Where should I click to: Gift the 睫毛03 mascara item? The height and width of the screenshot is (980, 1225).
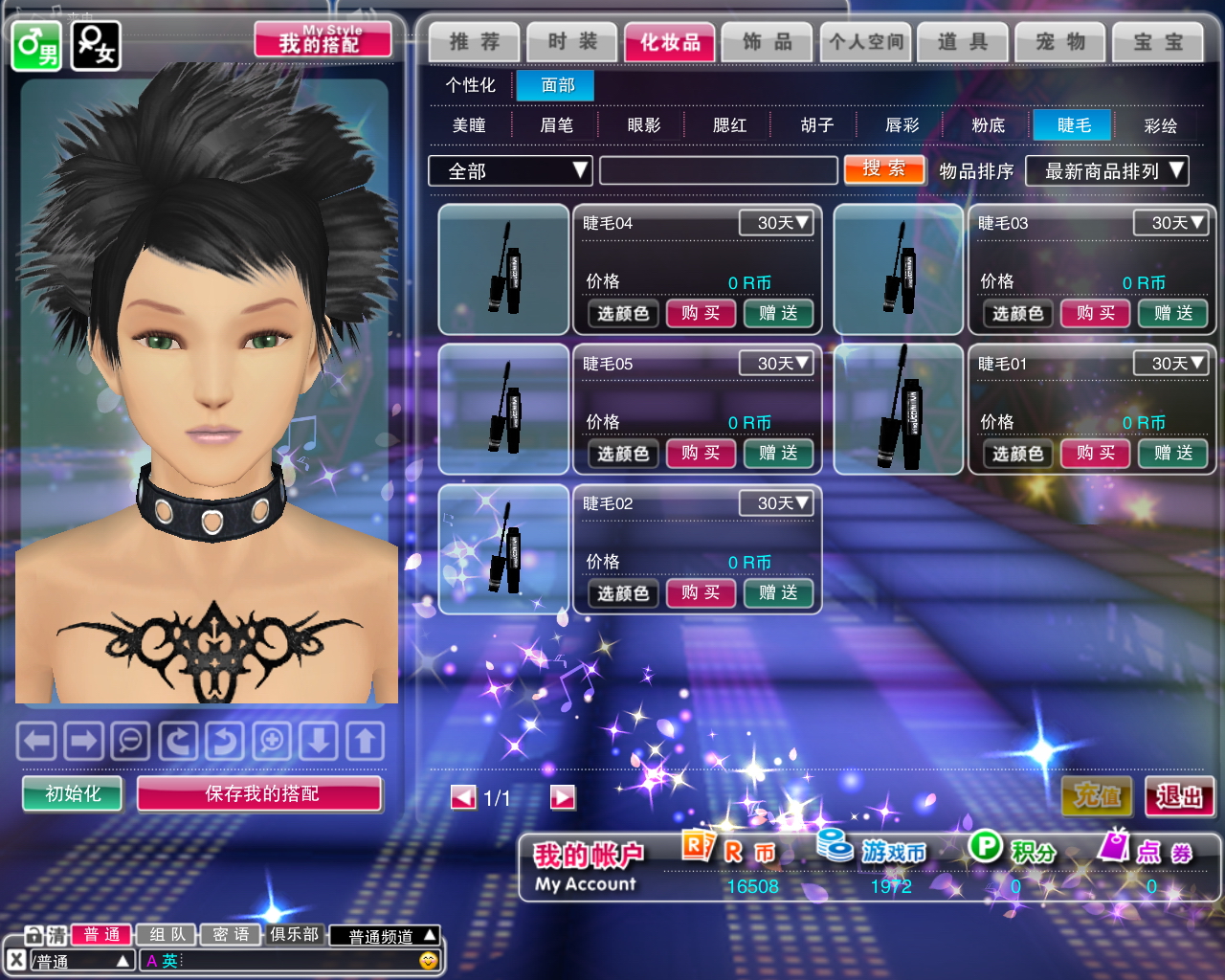tap(1172, 313)
